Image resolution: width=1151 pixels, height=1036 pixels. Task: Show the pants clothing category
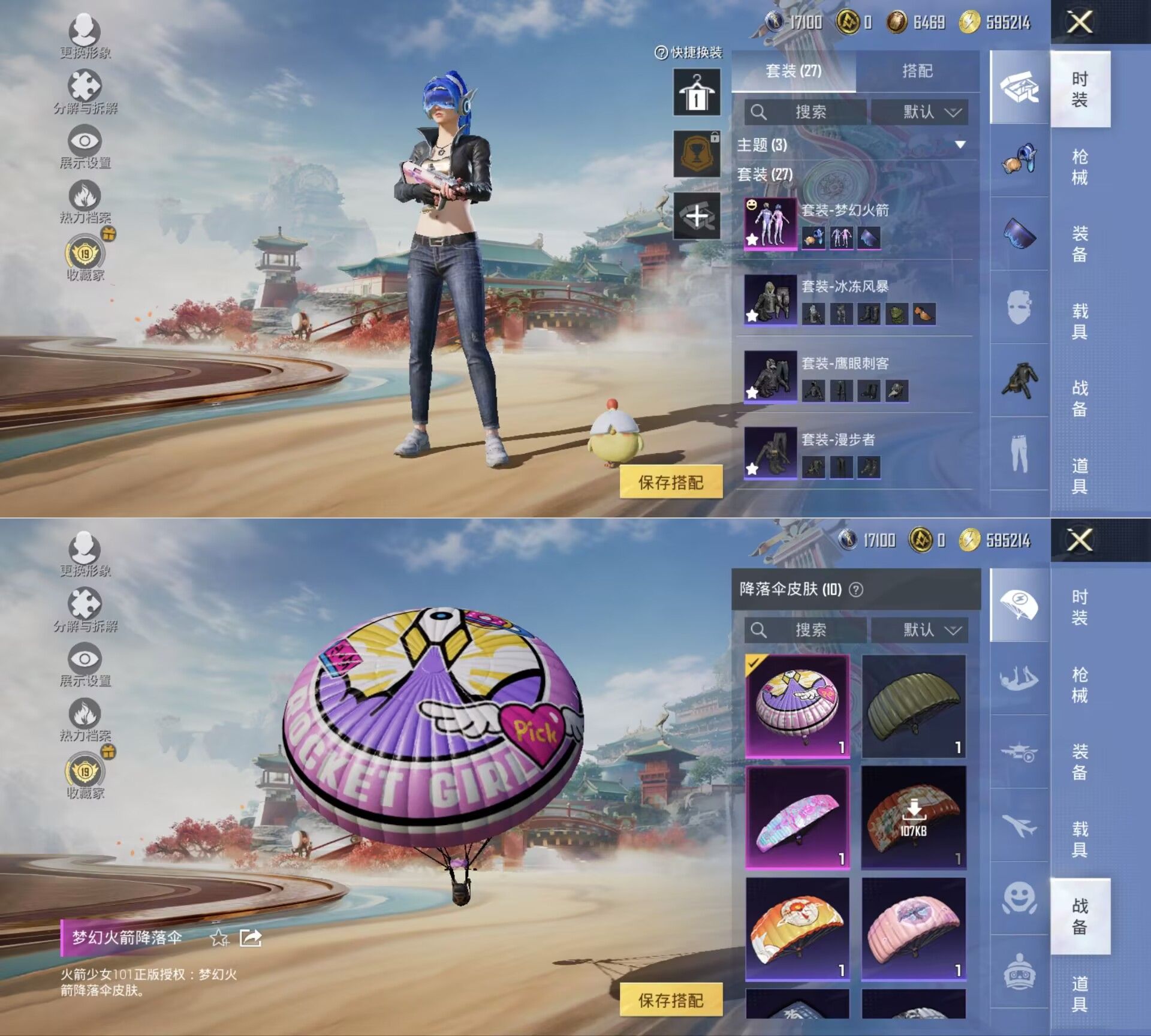[1019, 454]
